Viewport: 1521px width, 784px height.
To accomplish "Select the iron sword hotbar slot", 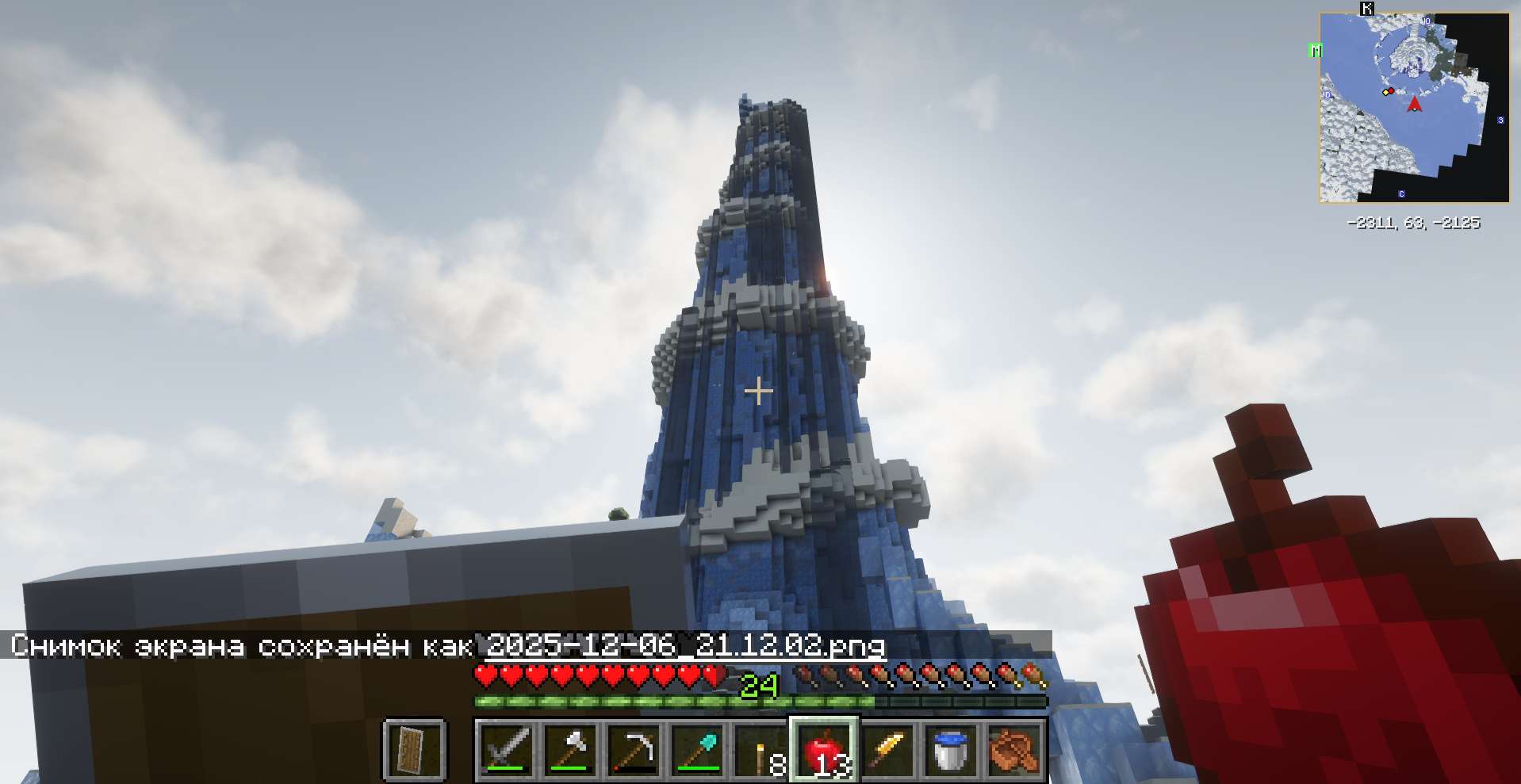I will pyautogui.click(x=507, y=749).
